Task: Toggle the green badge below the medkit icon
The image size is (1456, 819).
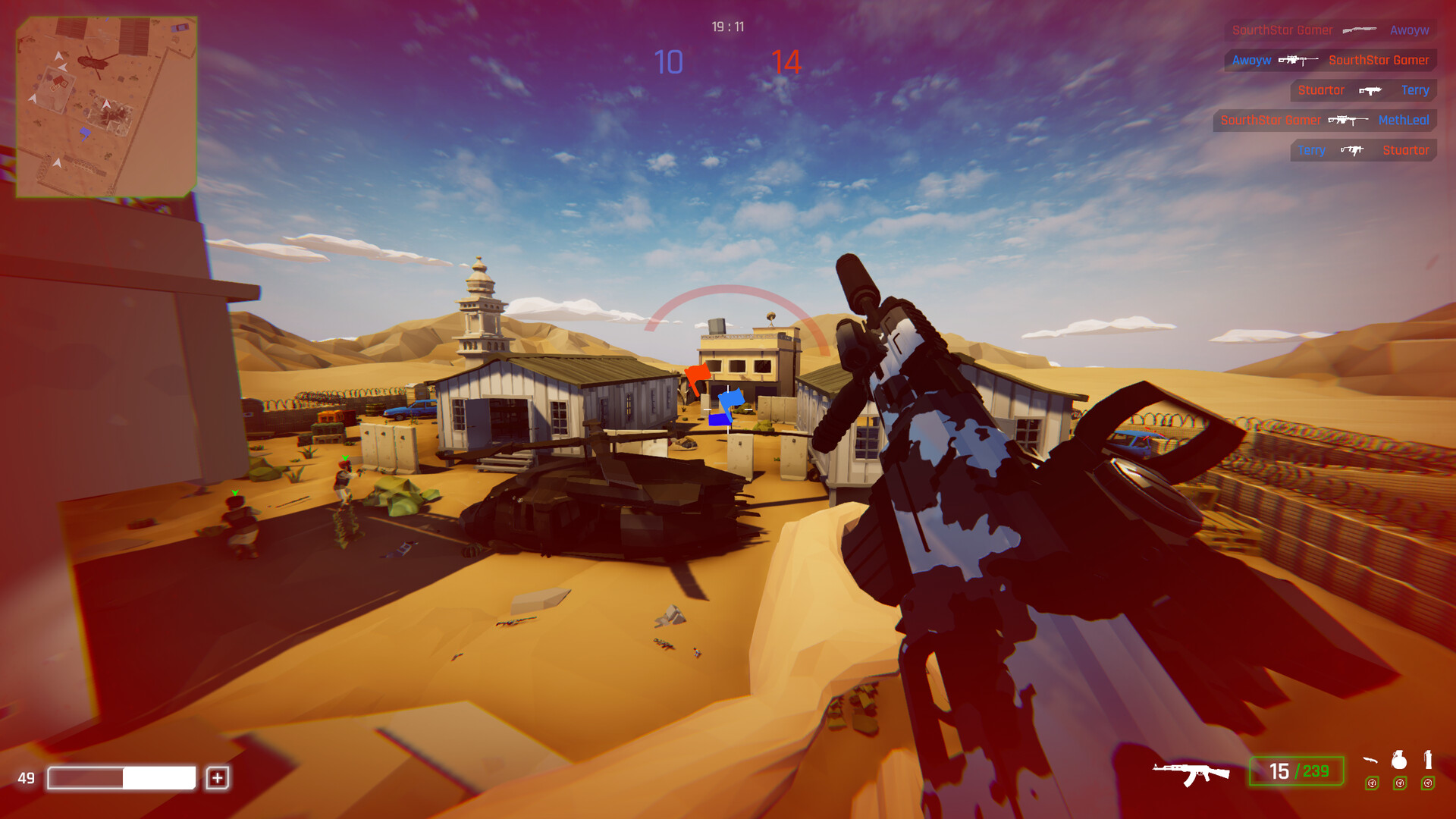Action: (1428, 783)
